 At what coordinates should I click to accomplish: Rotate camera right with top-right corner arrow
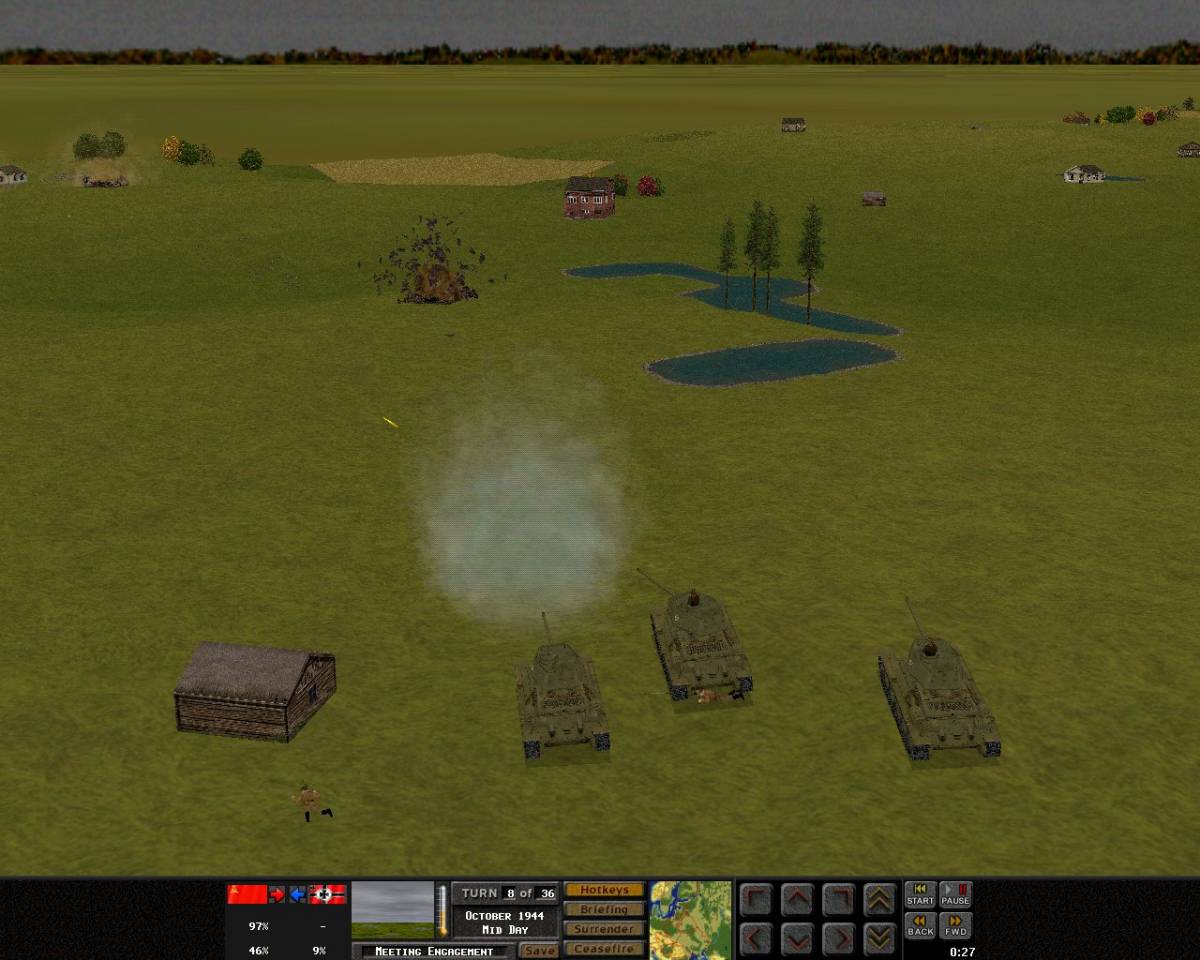click(x=838, y=899)
